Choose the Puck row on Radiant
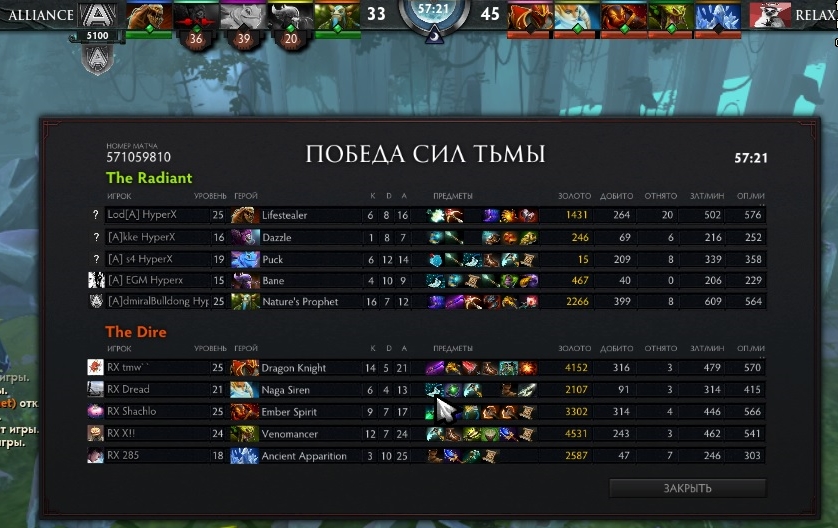This screenshot has width=838, height=528. [x=300, y=259]
